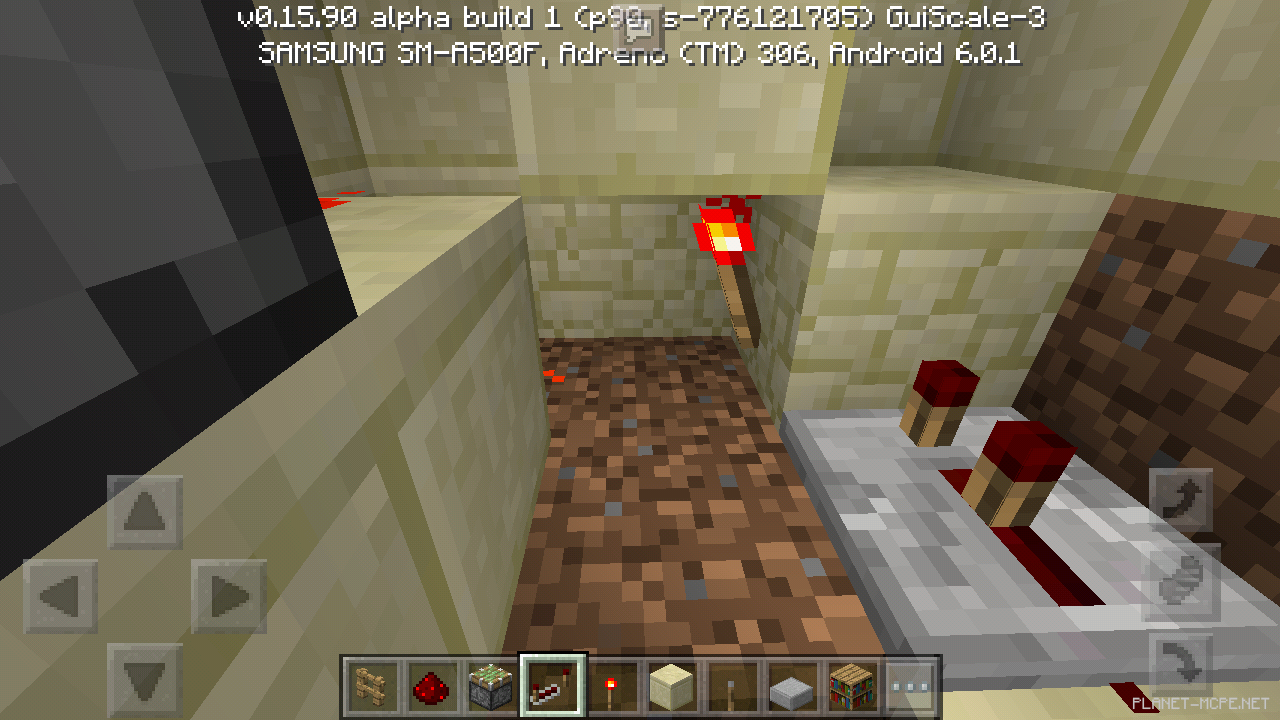This screenshot has height=720, width=1280.
Task: Select the sandstone block hotbar slot
Action: pyautogui.click(x=670, y=686)
